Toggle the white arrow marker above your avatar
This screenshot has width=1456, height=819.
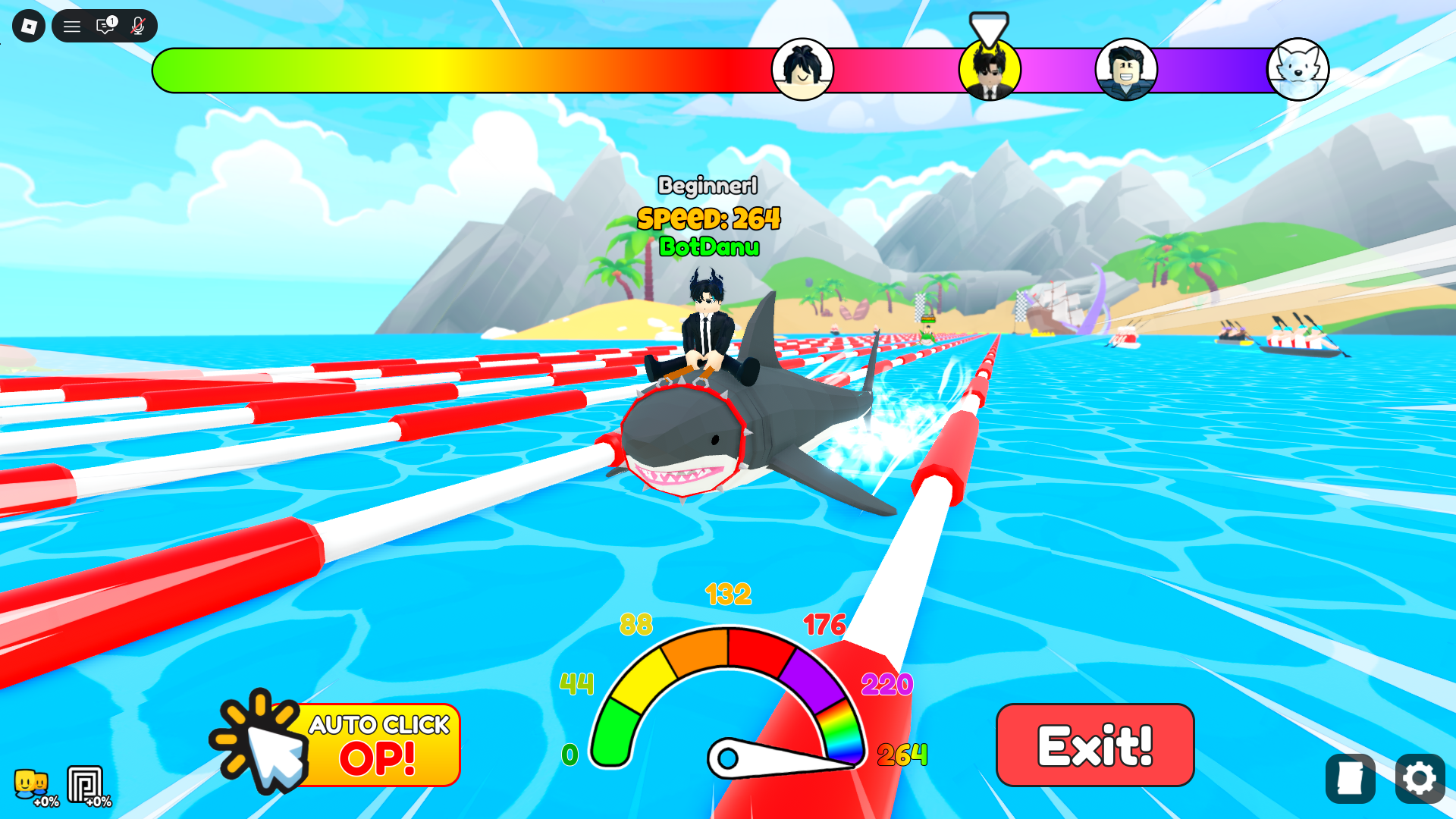[989, 30]
